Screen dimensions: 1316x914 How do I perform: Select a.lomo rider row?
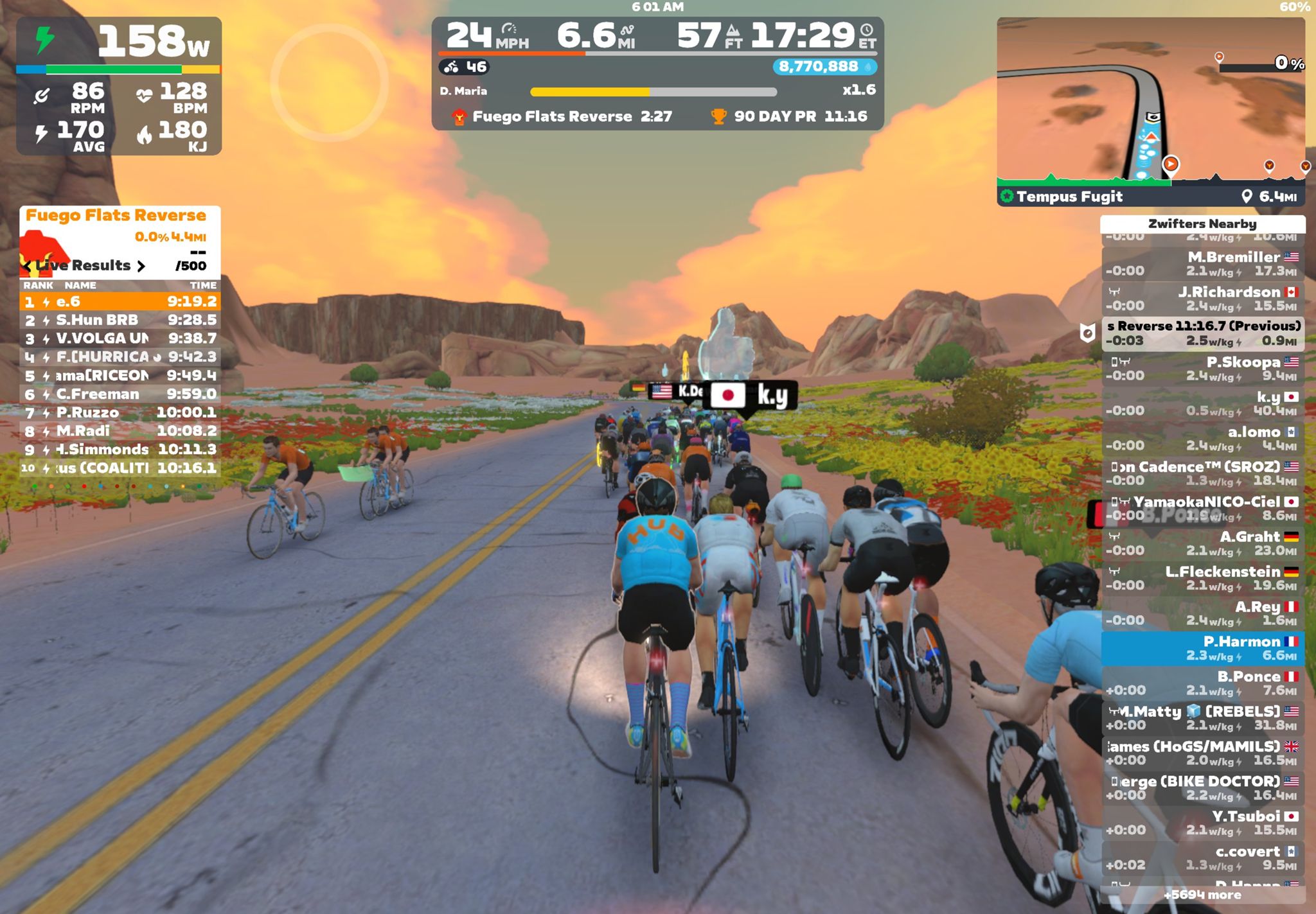[x=1202, y=439]
